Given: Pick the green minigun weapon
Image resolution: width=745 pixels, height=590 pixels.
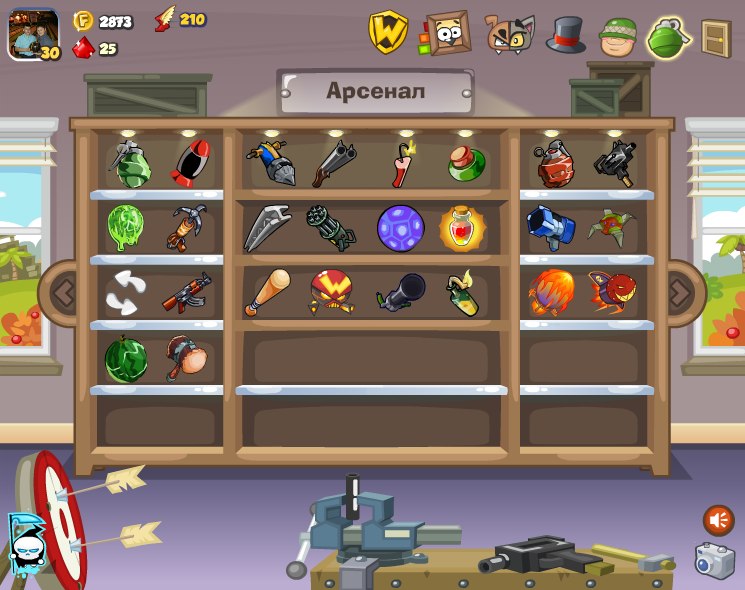Looking at the screenshot, I should pyautogui.click(x=330, y=228).
